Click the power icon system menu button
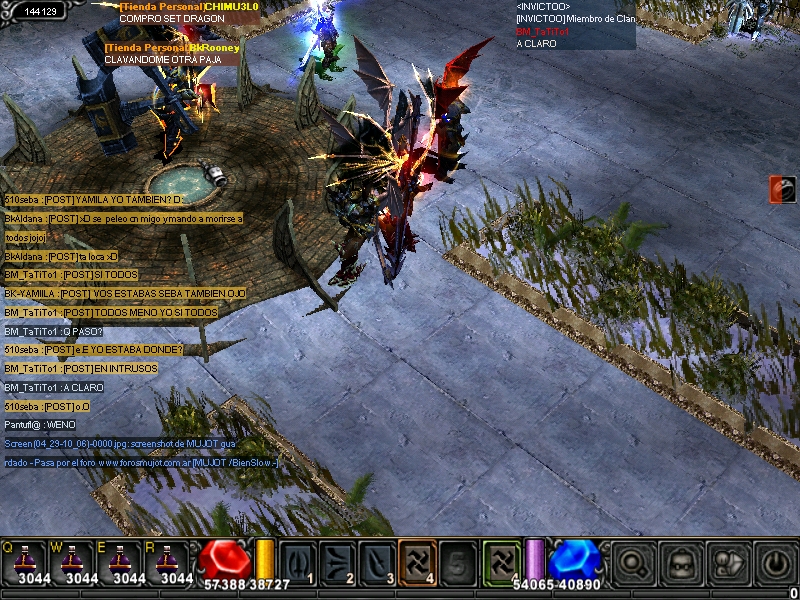Image resolution: width=800 pixels, height=600 pixels. [776, 565]
